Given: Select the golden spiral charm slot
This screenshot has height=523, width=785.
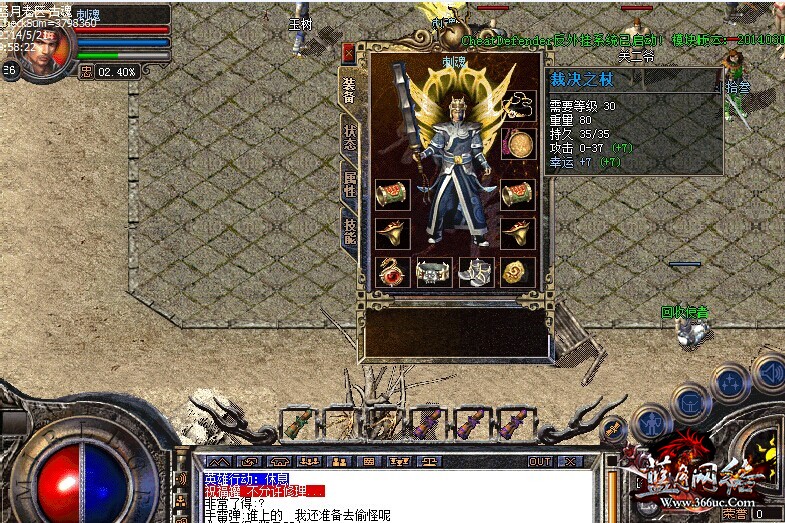Looking at the screenshot, I should coord(518,271).
